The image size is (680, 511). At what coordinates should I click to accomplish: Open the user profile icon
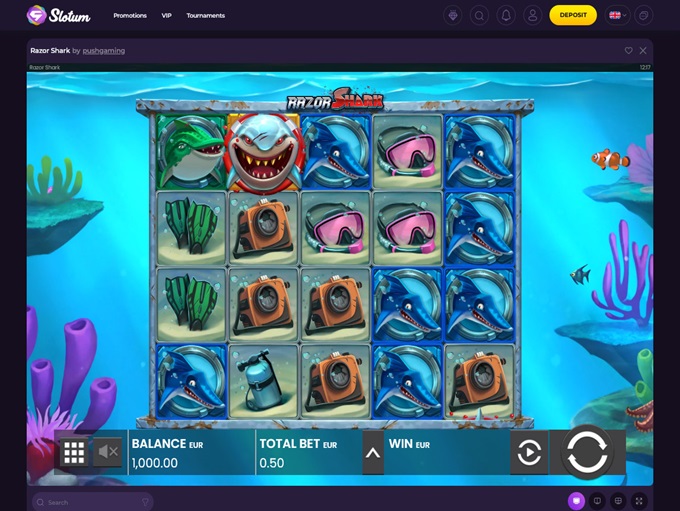[x=532, y=15]
